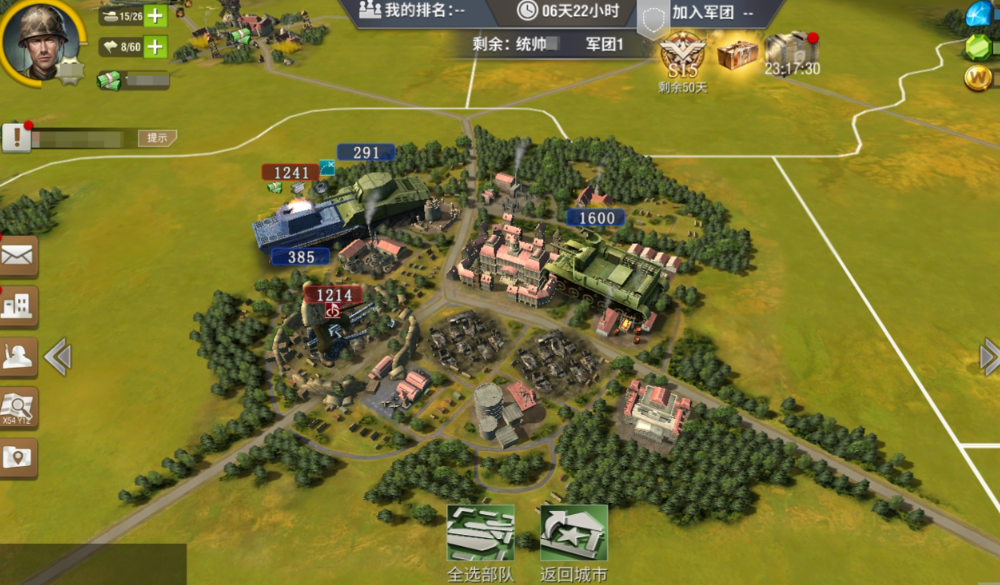Open the soldier commander icon
This screenshot has width=1000, height=585.
click(x=17, y=357)
